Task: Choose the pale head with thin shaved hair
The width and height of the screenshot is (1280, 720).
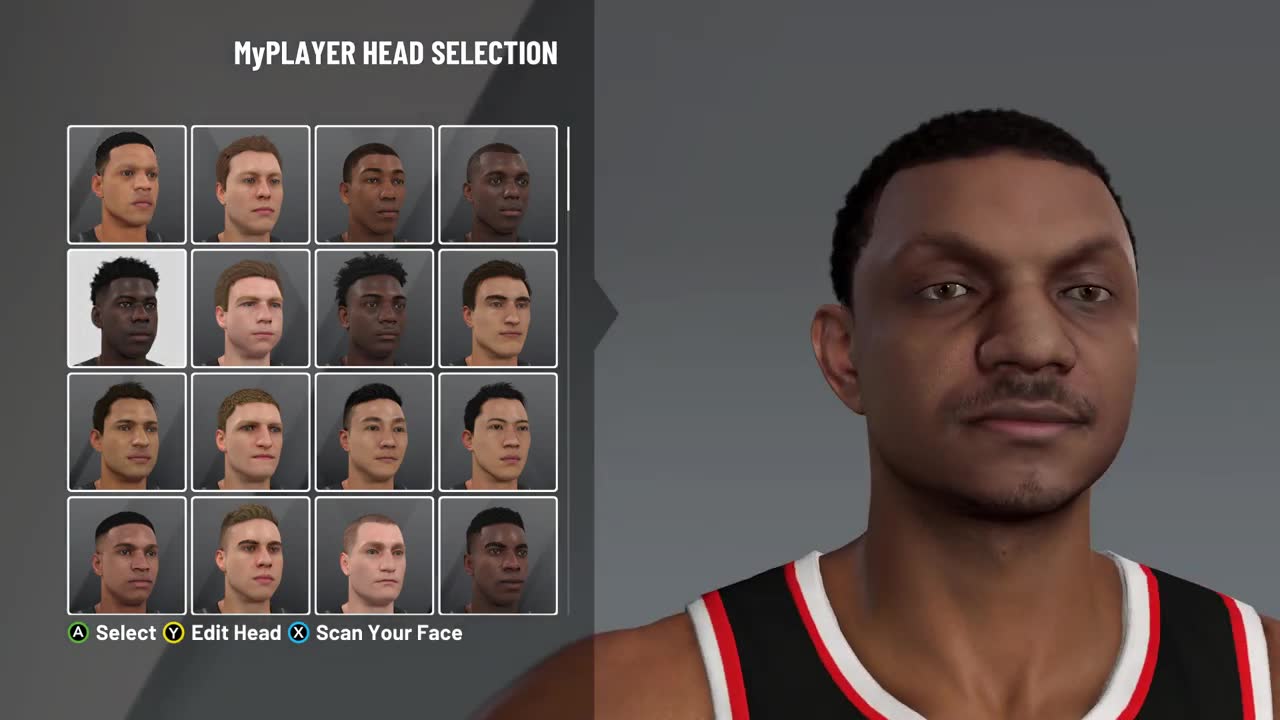Action: click(x=374, y=556)
